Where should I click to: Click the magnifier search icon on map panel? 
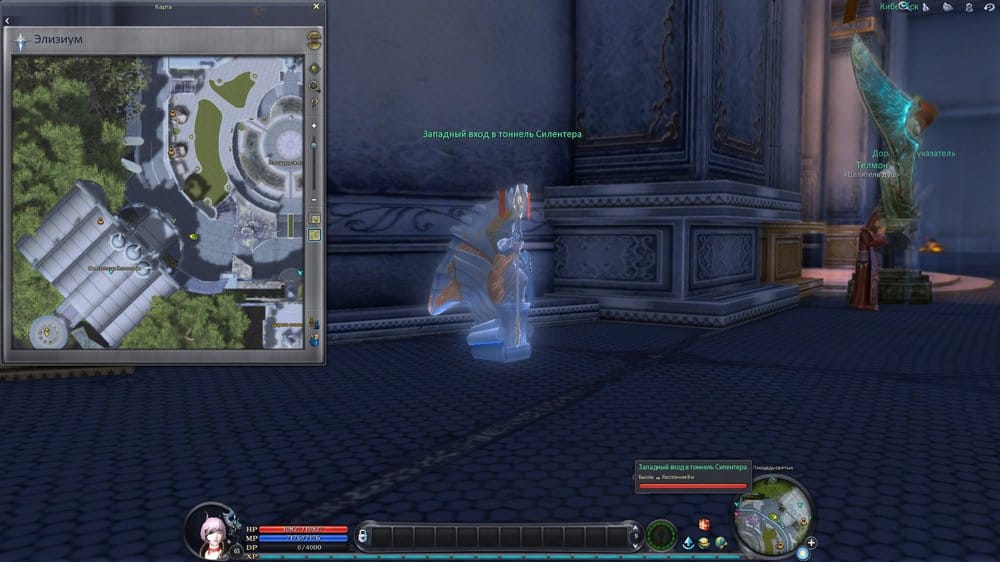(x=314, y=86)
